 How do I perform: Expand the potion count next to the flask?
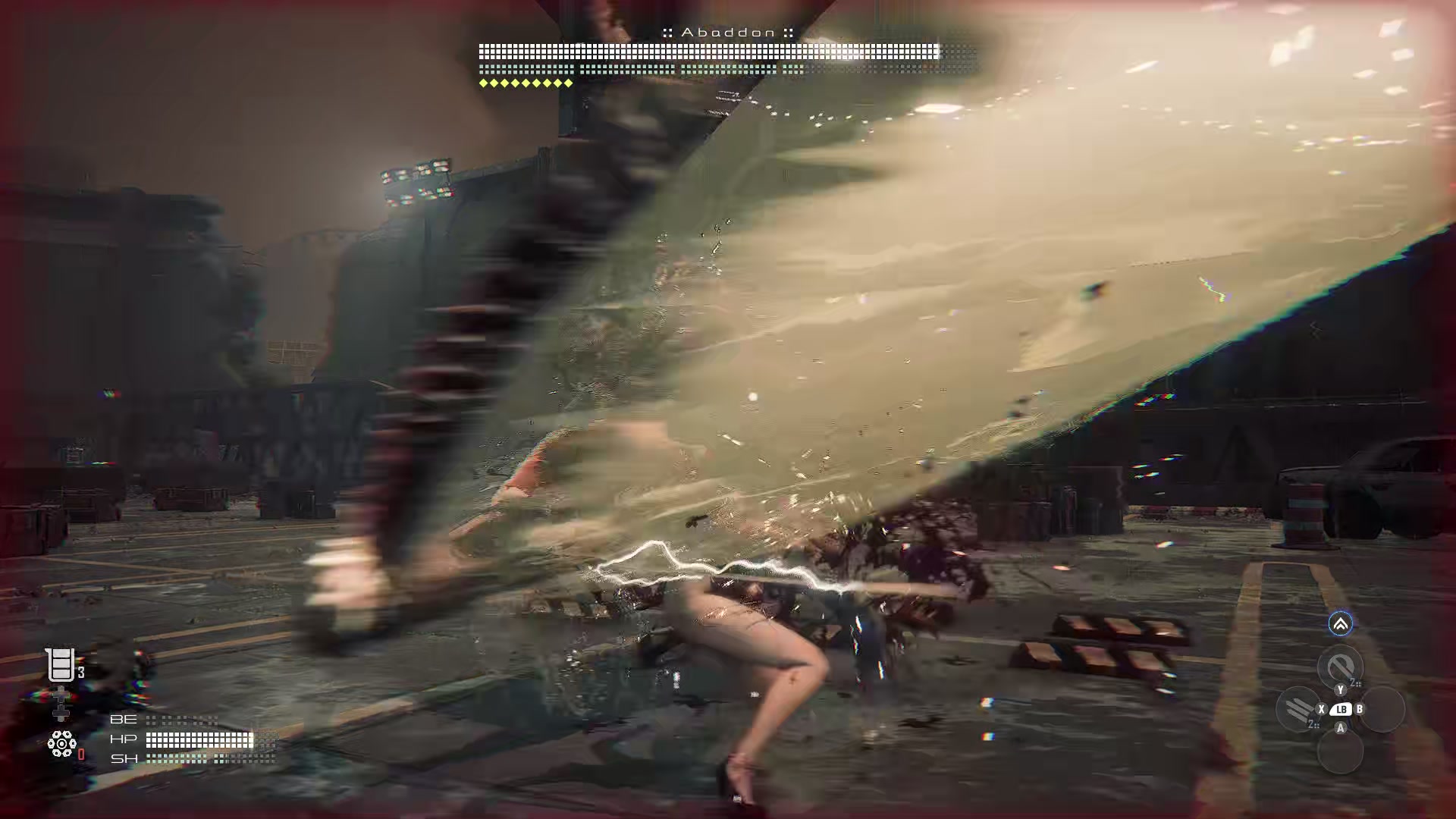(80, 672)
